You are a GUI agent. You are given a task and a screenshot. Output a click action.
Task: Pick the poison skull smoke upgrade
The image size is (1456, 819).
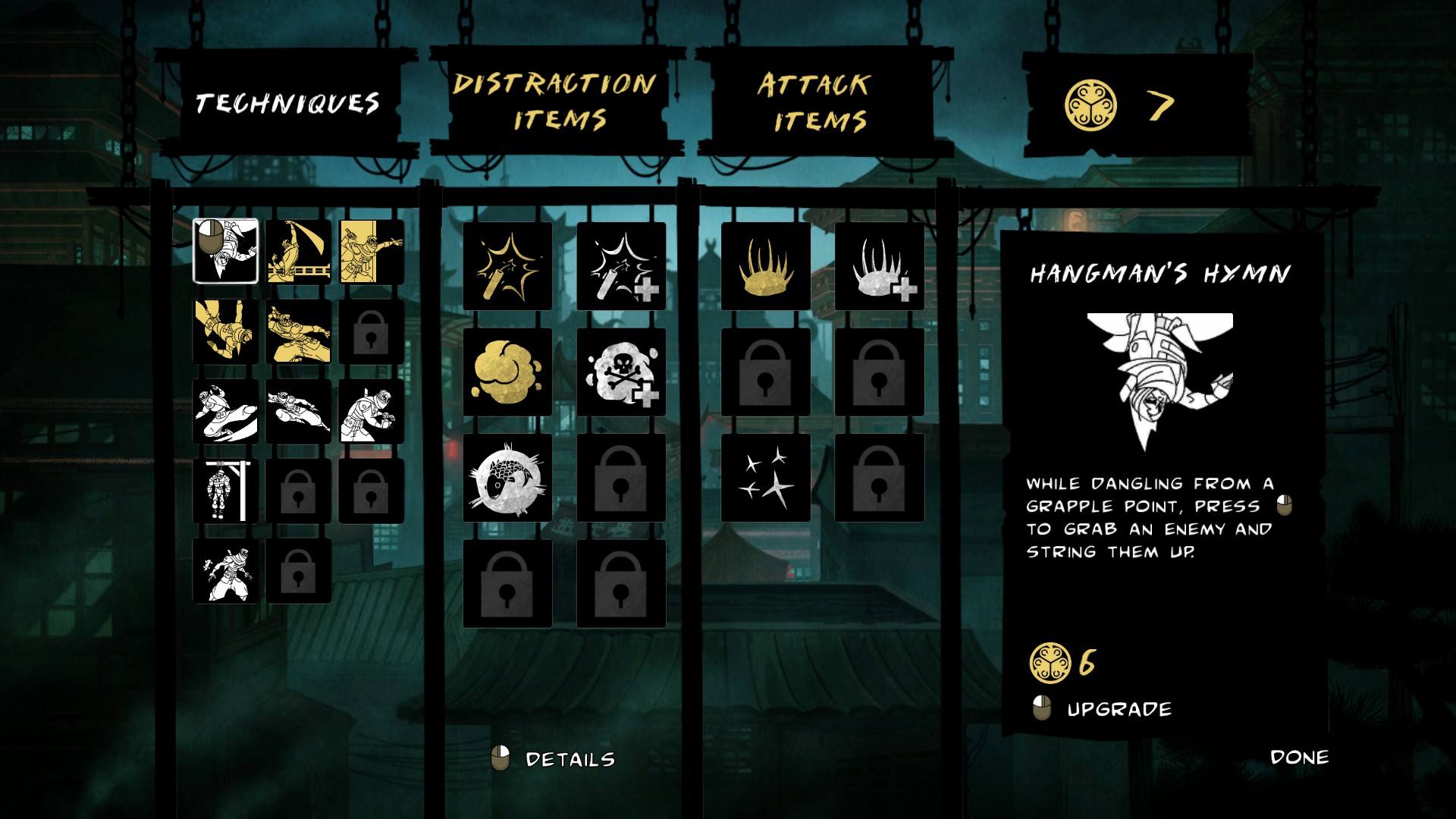point(621,372)
